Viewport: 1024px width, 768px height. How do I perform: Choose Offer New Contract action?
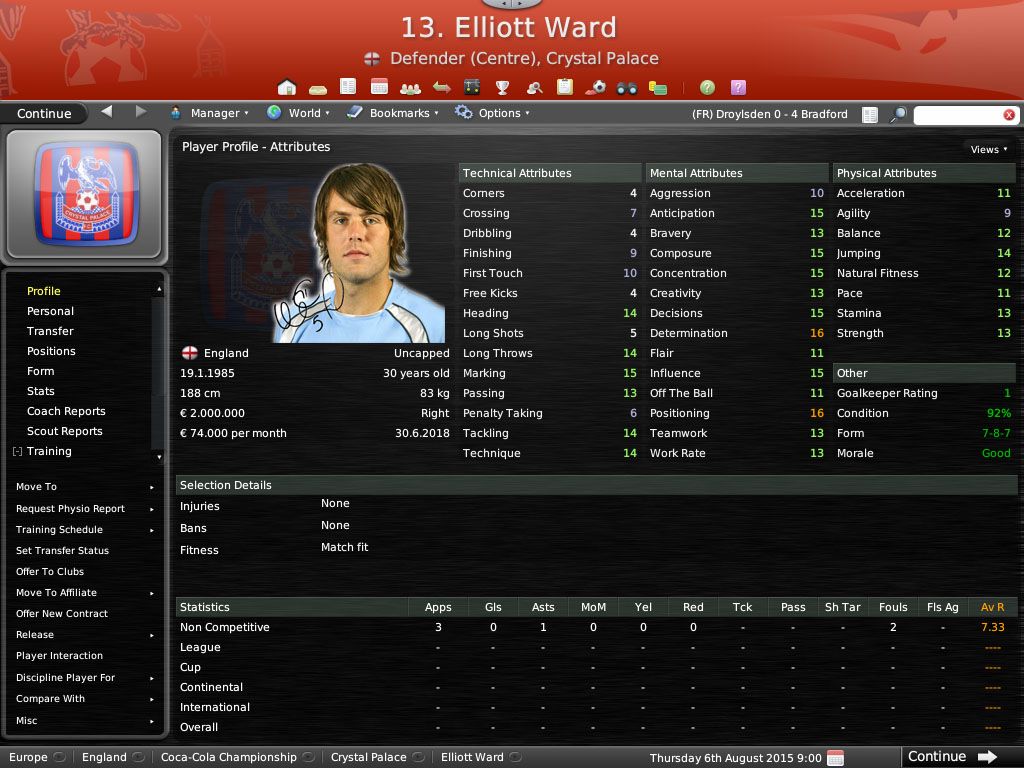[62, 614]
